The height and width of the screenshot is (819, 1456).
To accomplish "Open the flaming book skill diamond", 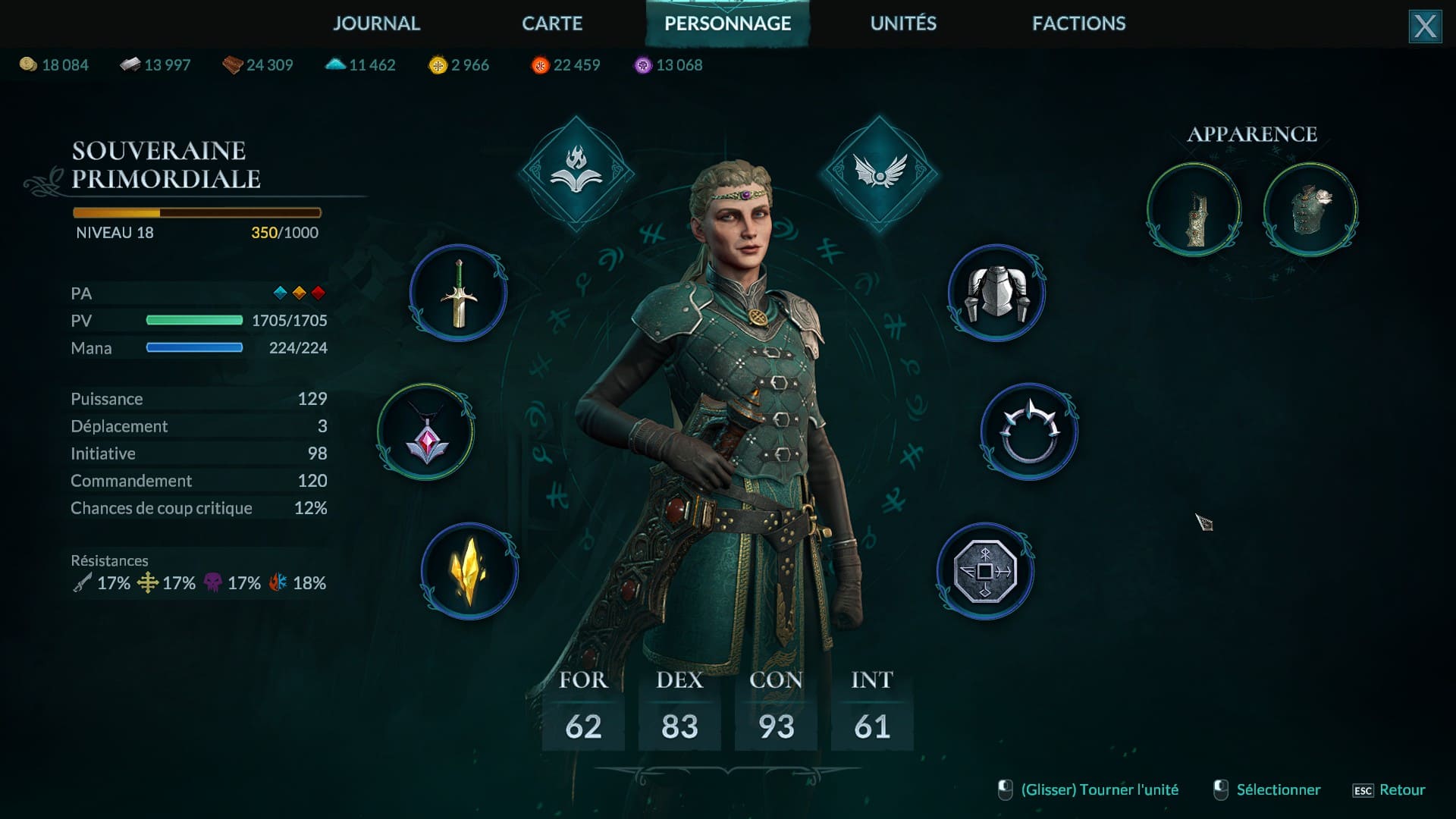I will coord(576,174).
